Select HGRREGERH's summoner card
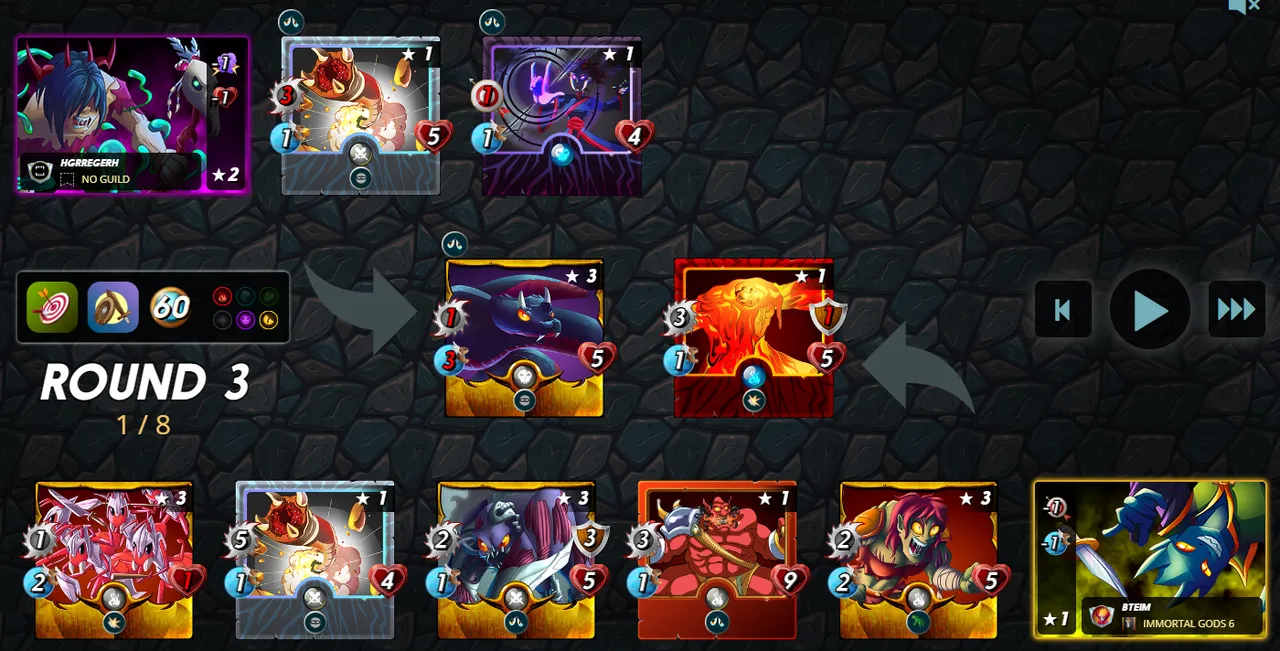The width and height of the screenshot is (1280, 651). pyautogui.click(x=132, y=115)
